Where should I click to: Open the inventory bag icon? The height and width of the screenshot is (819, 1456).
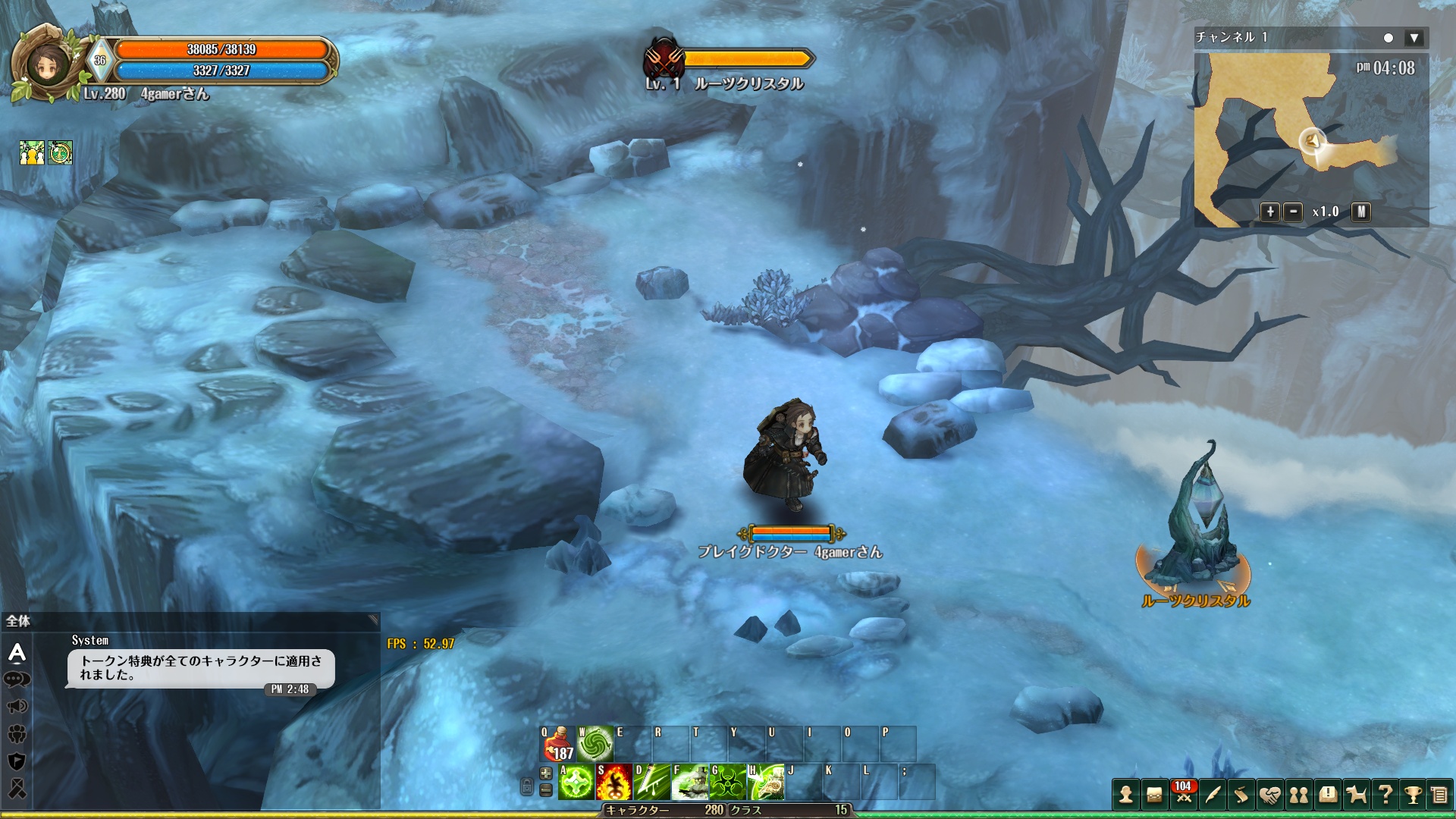tap(1154, 795)
